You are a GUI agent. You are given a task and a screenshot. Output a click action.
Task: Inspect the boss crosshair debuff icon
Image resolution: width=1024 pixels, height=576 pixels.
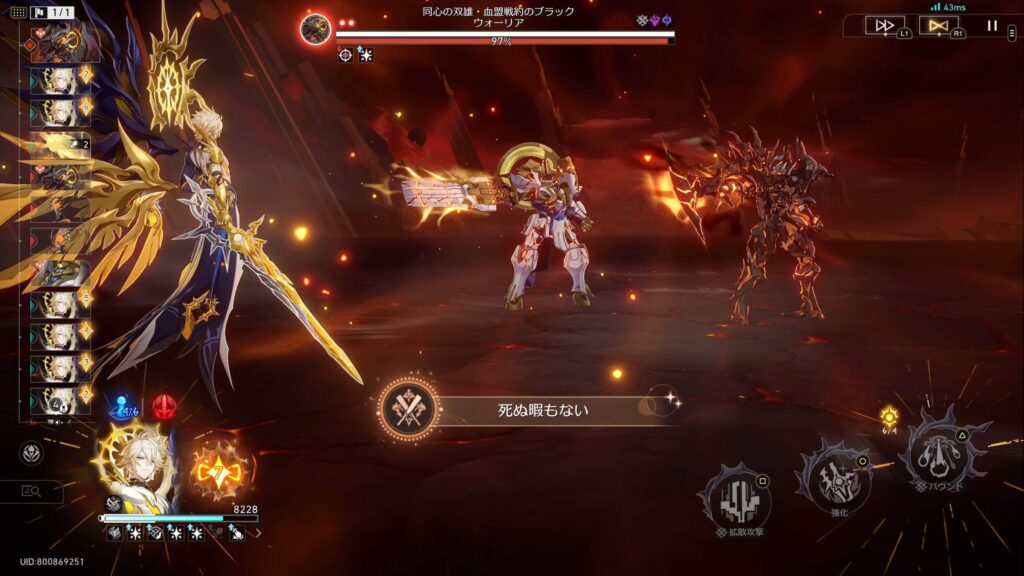345,55
